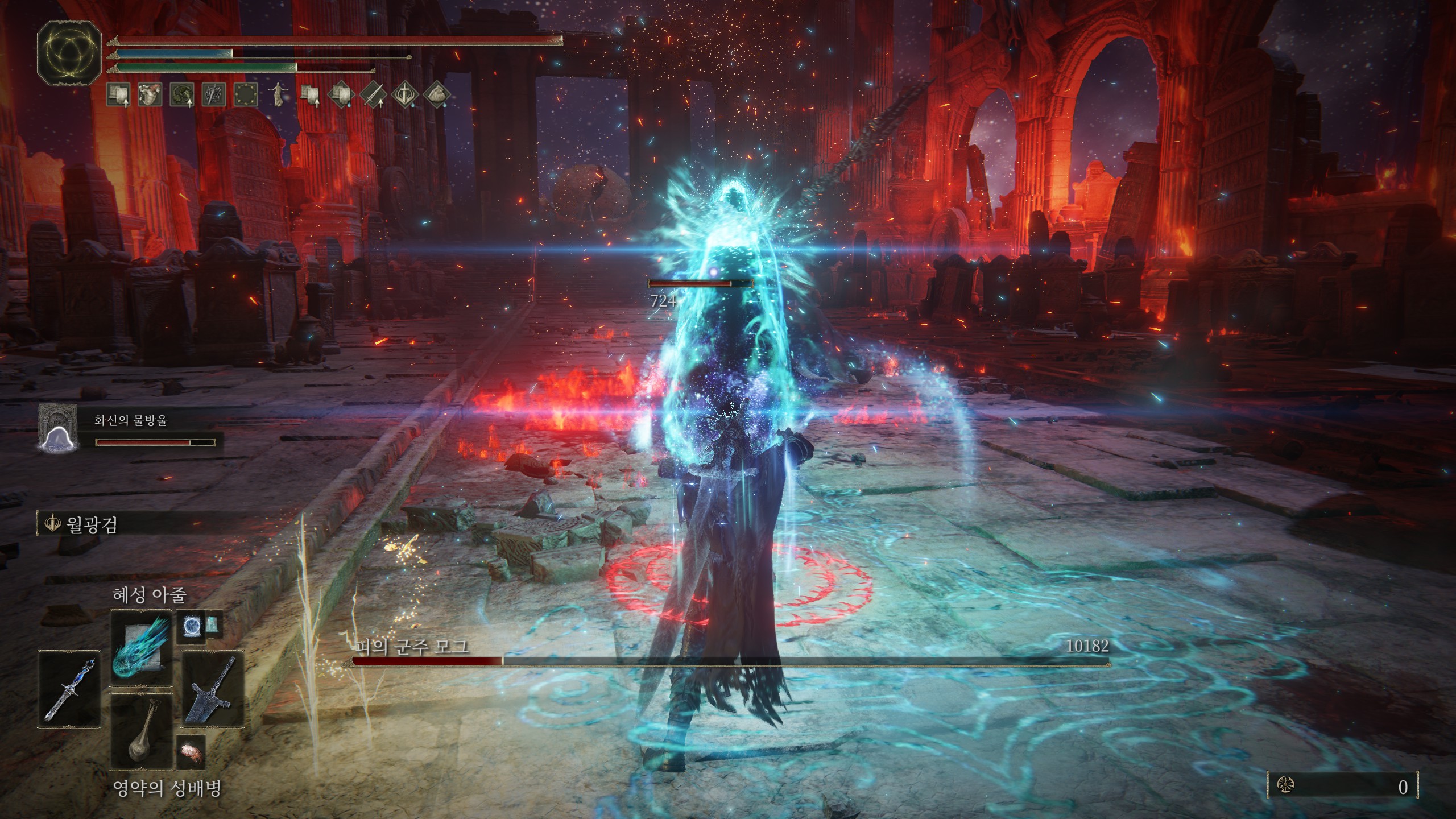
Task: Inspect the diamond pouch buff icon
Action: 437,94
